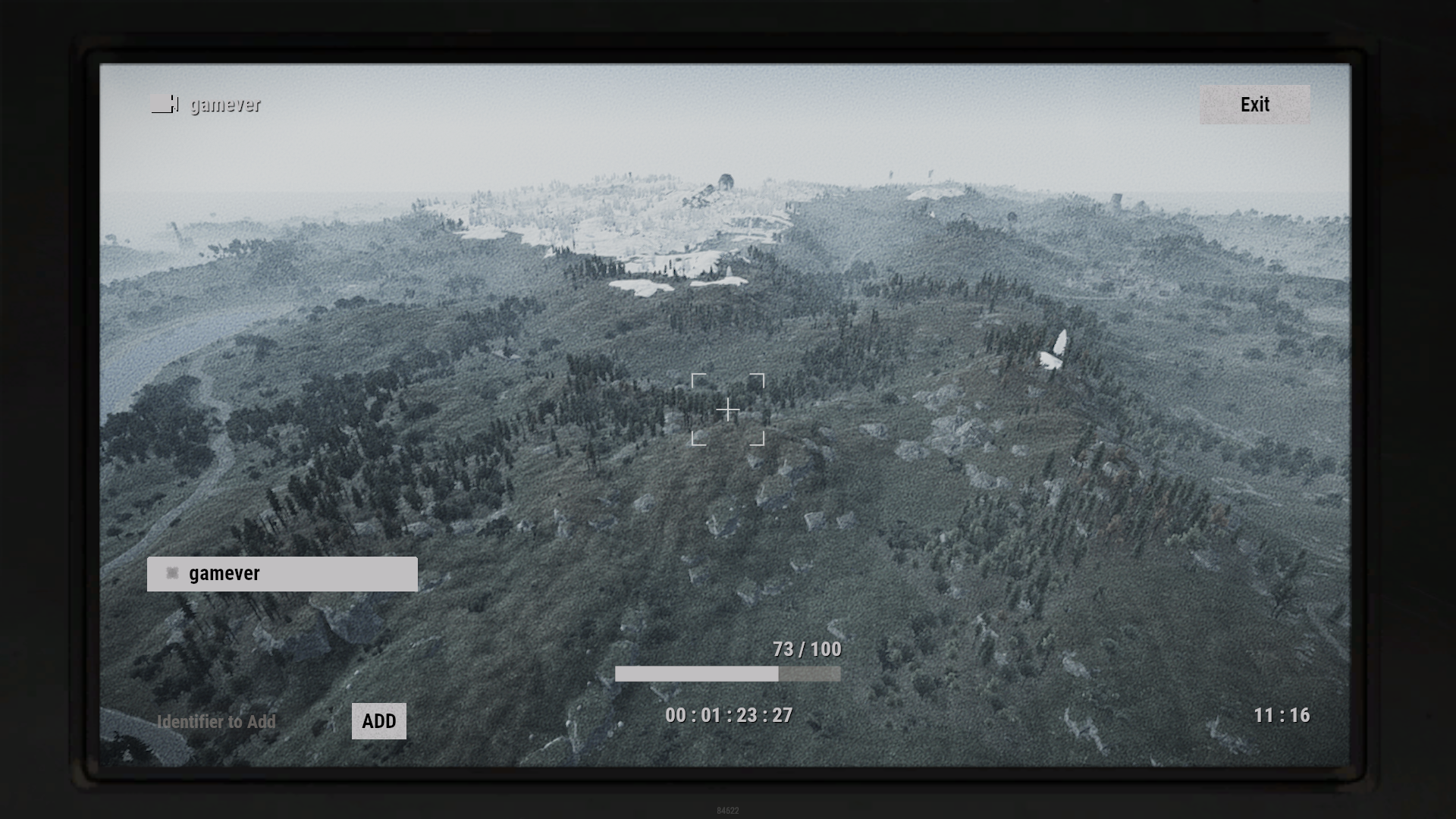Click the 73 / 100 progress bar
Viewport: 1456px width, 819px height.
[x=728, y=673]
